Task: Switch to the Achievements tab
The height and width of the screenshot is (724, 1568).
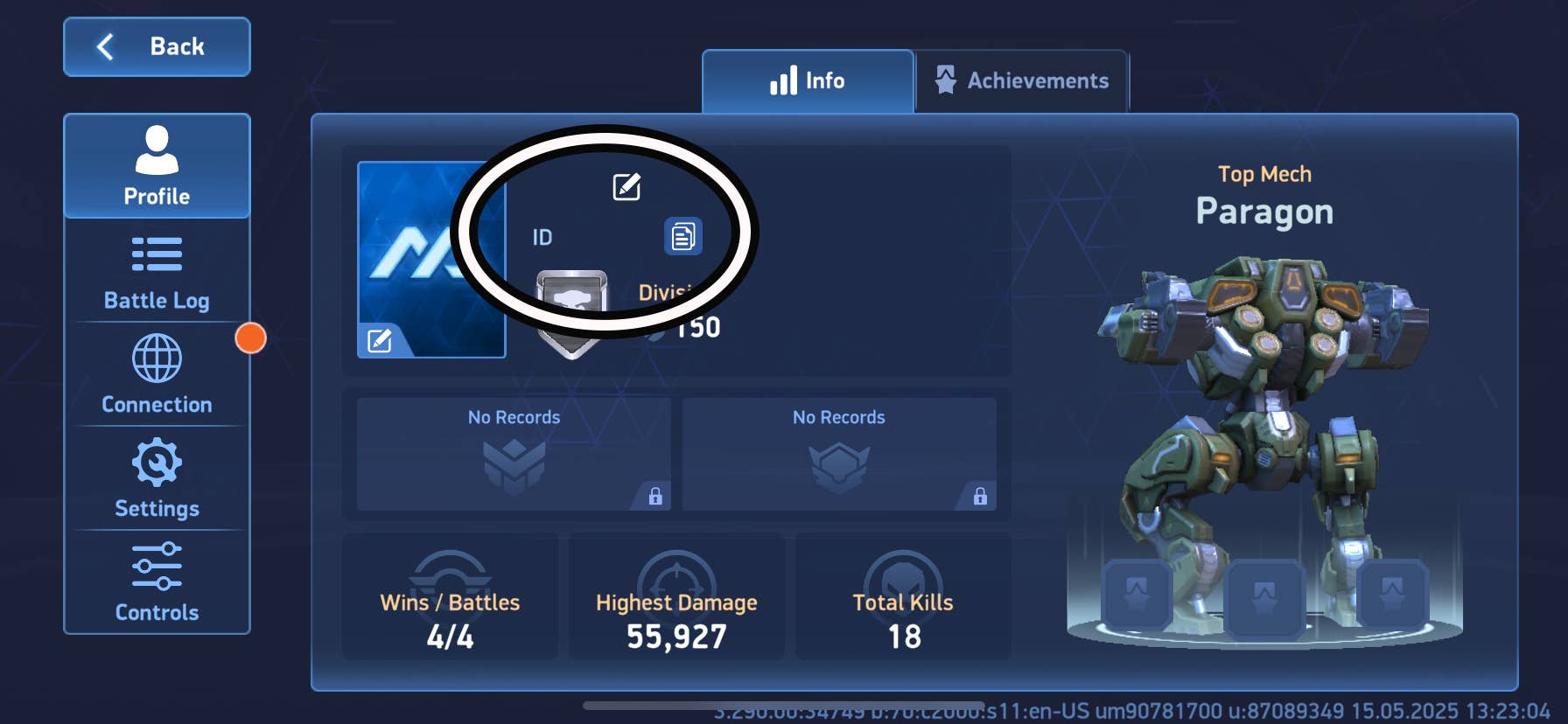Action: click(x=1020, y=80)
